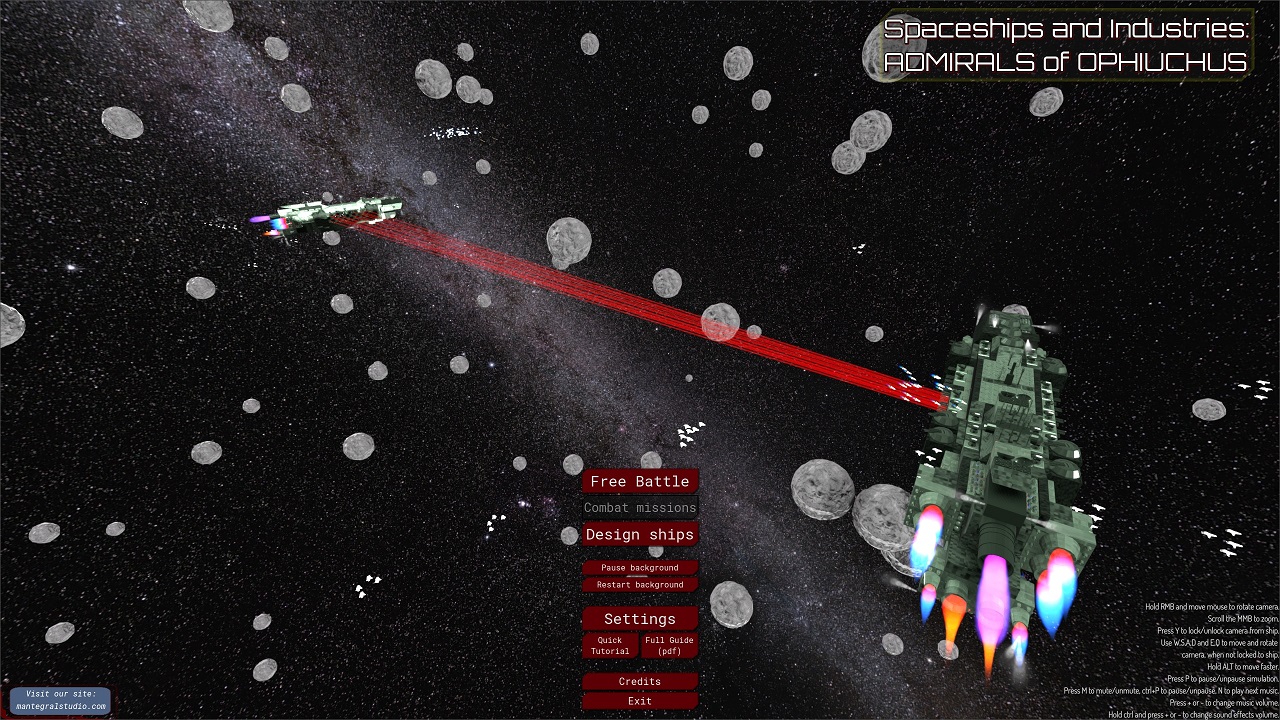Viewport: 1280px width, 720px height.
Task: Open the Full Guide pdf
Action: tap(669, 646)
